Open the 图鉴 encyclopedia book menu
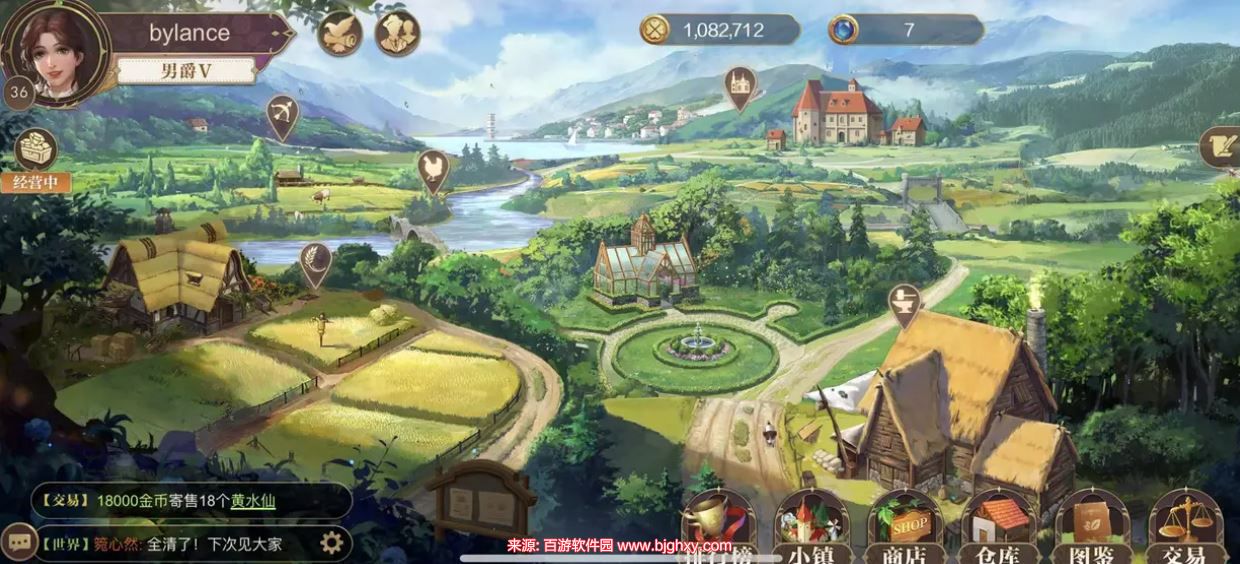Image resolution: width=1240 pixels, height=564 pixels. coord(1092,527)
